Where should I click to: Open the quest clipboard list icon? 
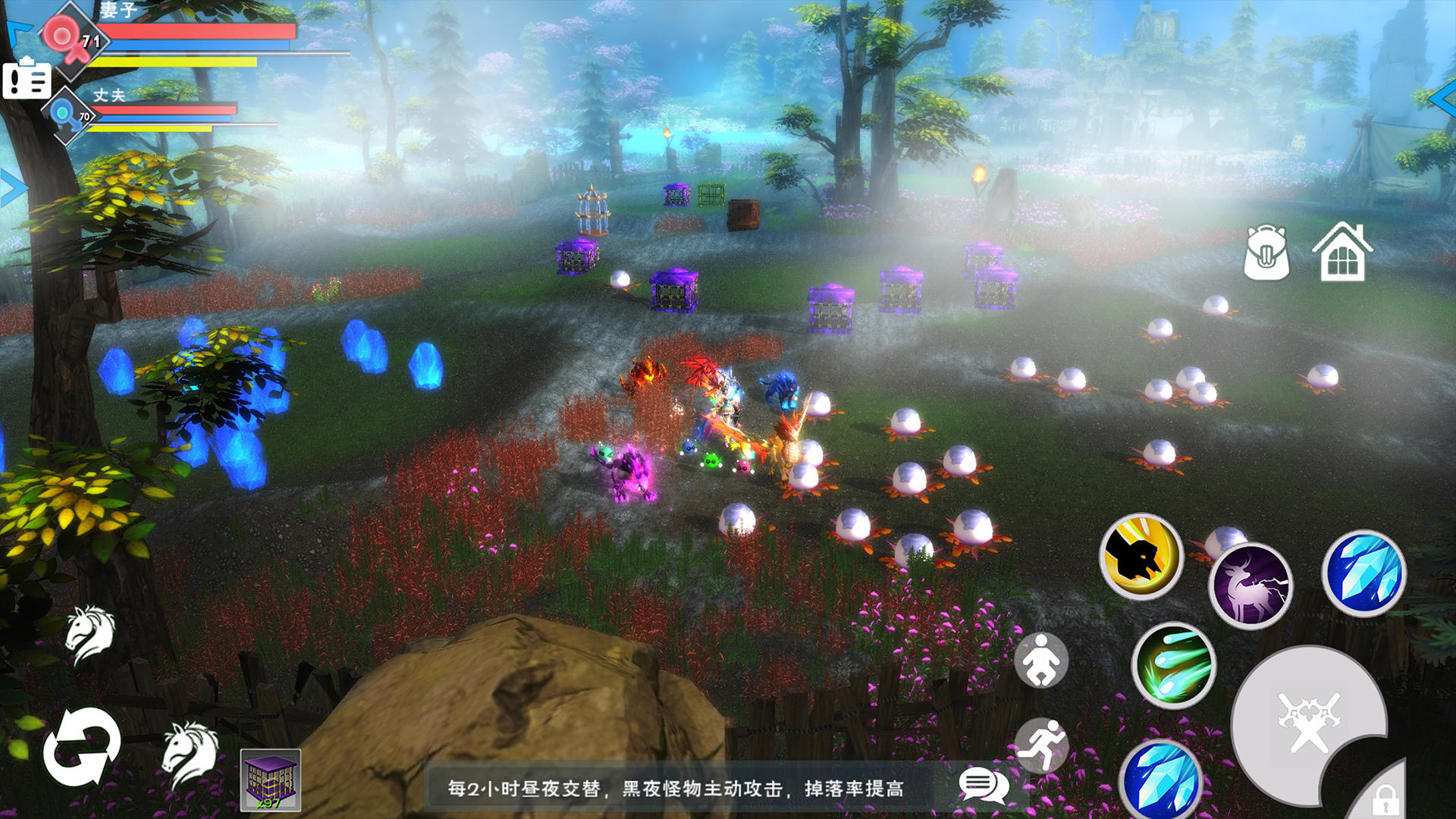pos(27,79)
